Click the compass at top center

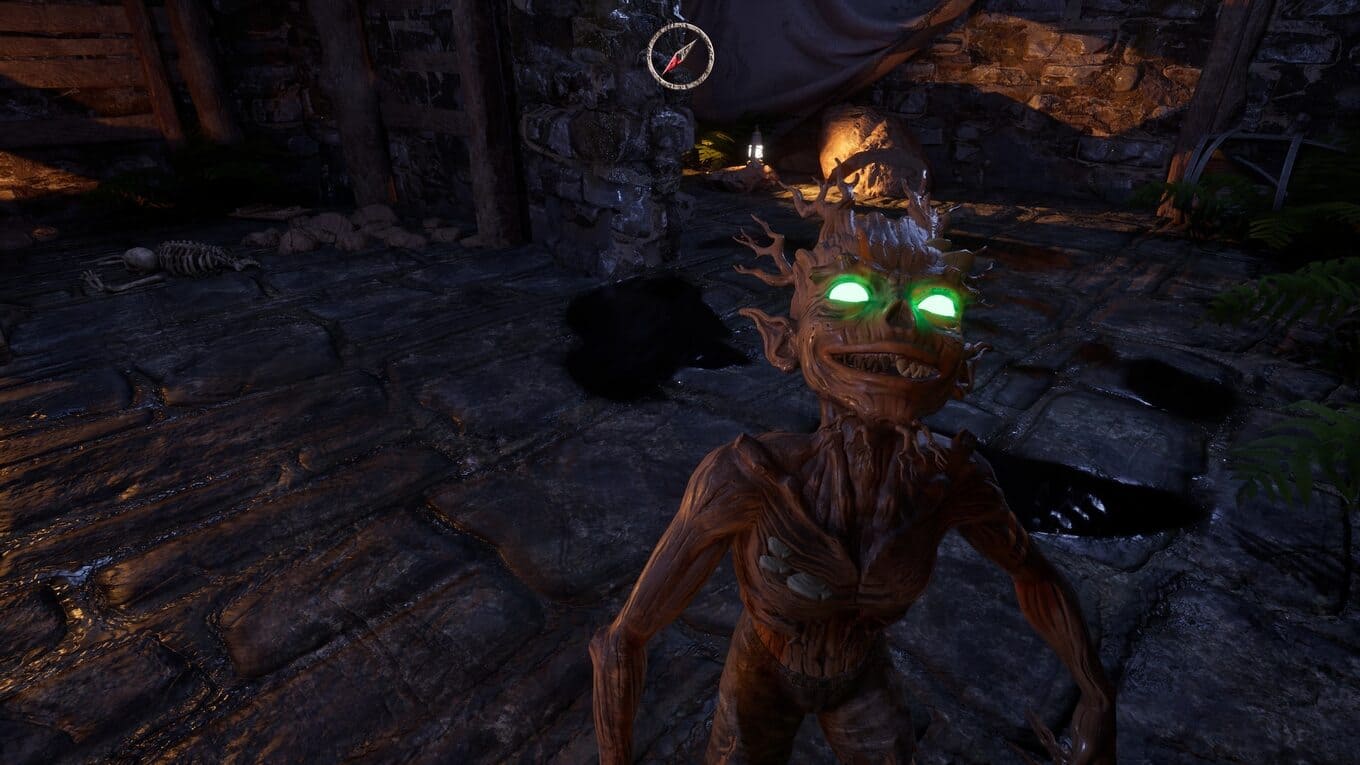(680, 56)
